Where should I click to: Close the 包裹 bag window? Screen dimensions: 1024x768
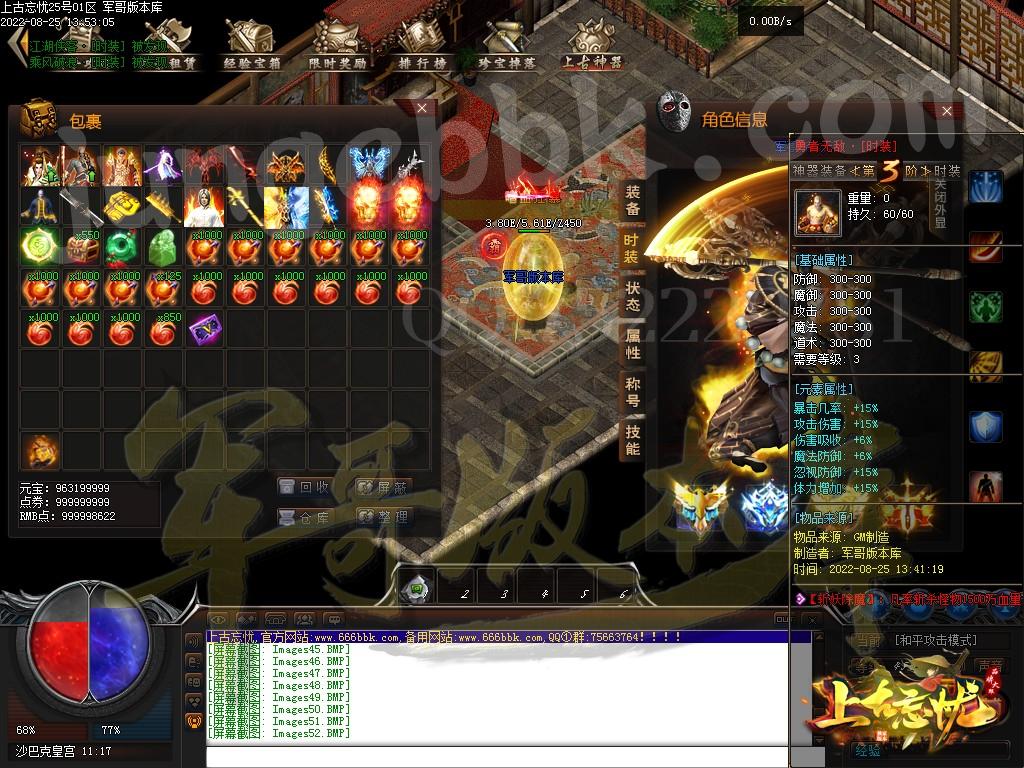[422, 108]
